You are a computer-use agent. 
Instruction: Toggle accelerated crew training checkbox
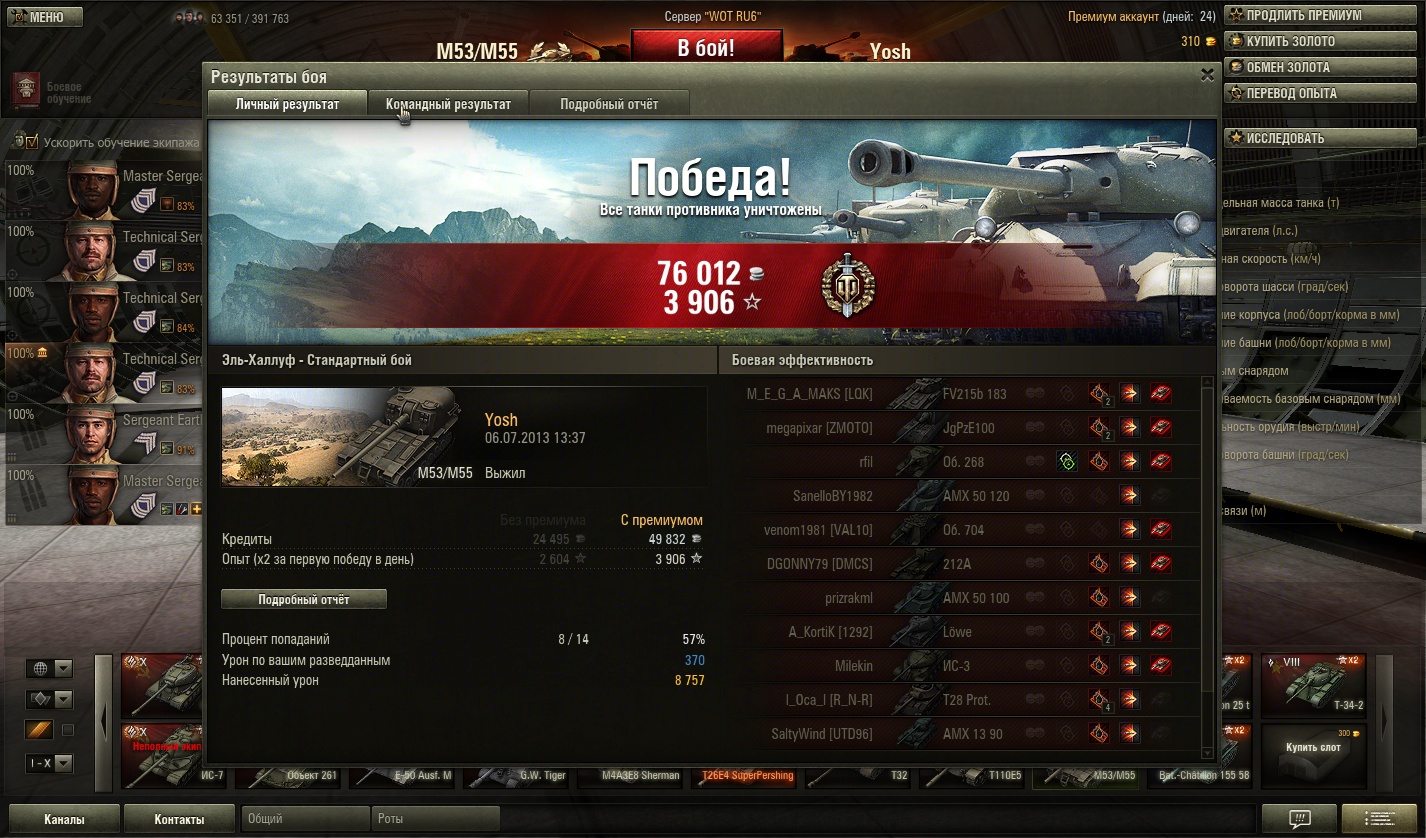tap(31, 142)
